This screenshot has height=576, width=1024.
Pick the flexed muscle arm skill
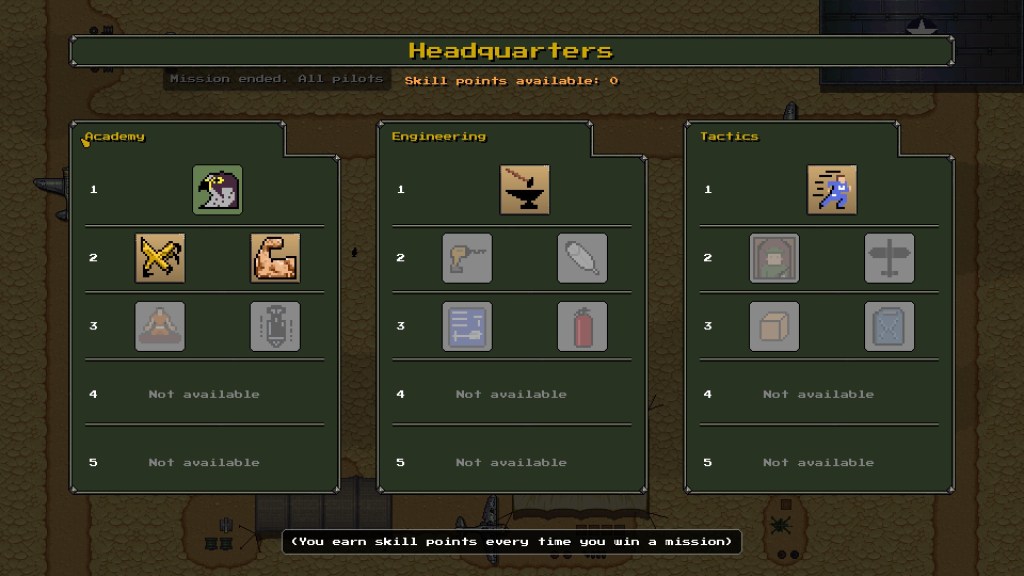(275, 258)
